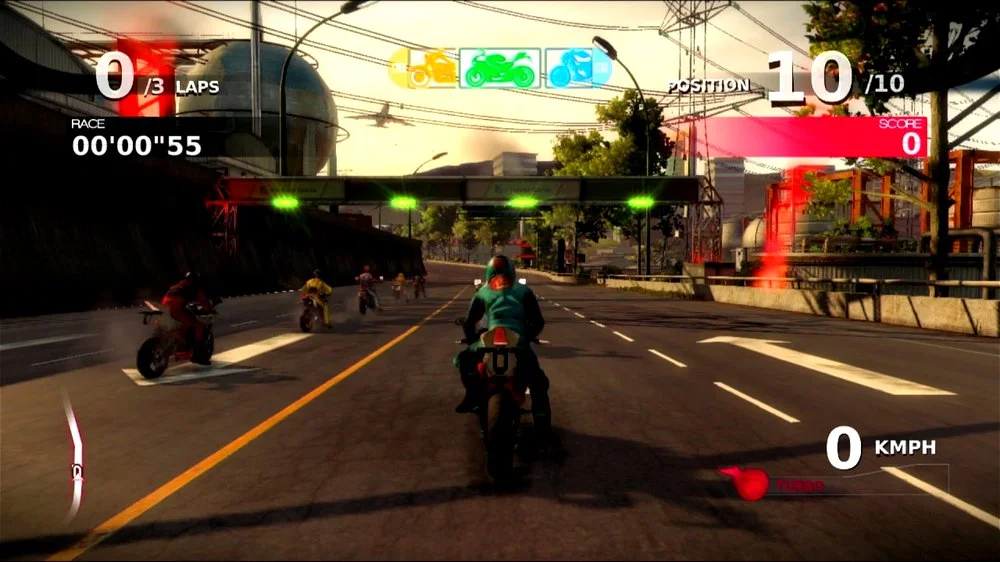This screenshot has height=562, width=1000.
Task: Choose the green sport bike icon
Action: click(x=500, y=68)
